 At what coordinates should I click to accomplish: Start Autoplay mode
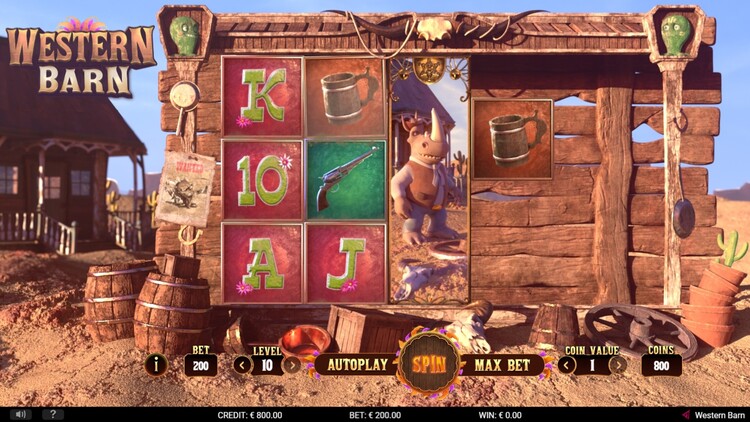pos(357,364)
